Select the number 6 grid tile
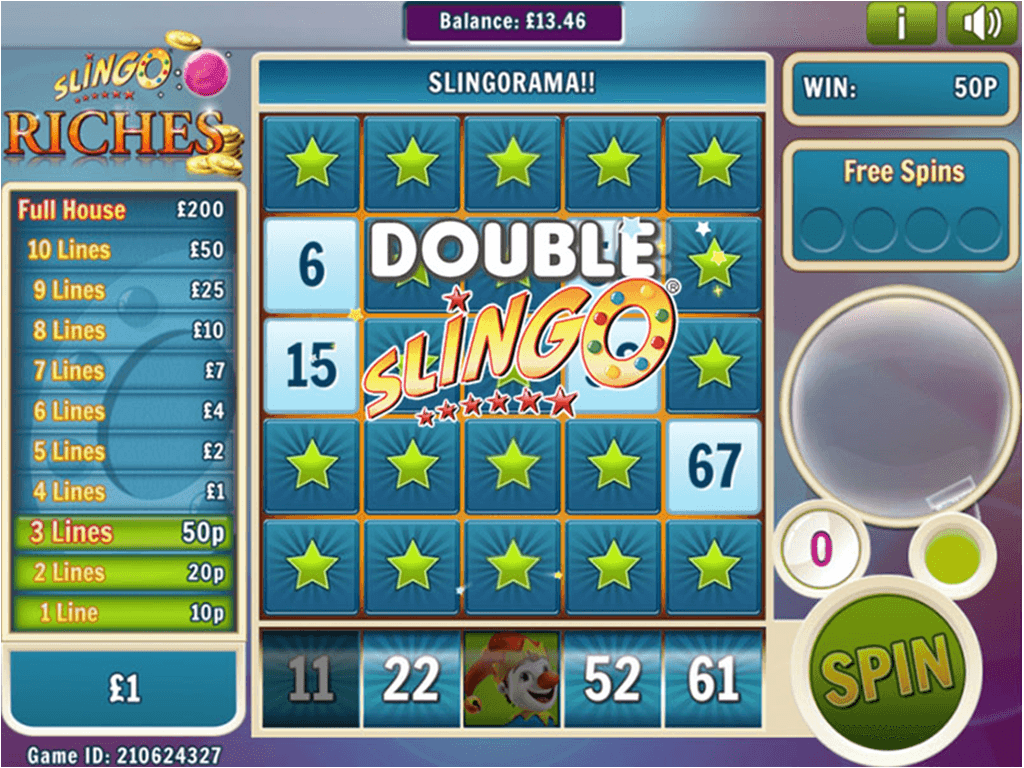This screenshot has width=1024, height=768. click(311, 265)
